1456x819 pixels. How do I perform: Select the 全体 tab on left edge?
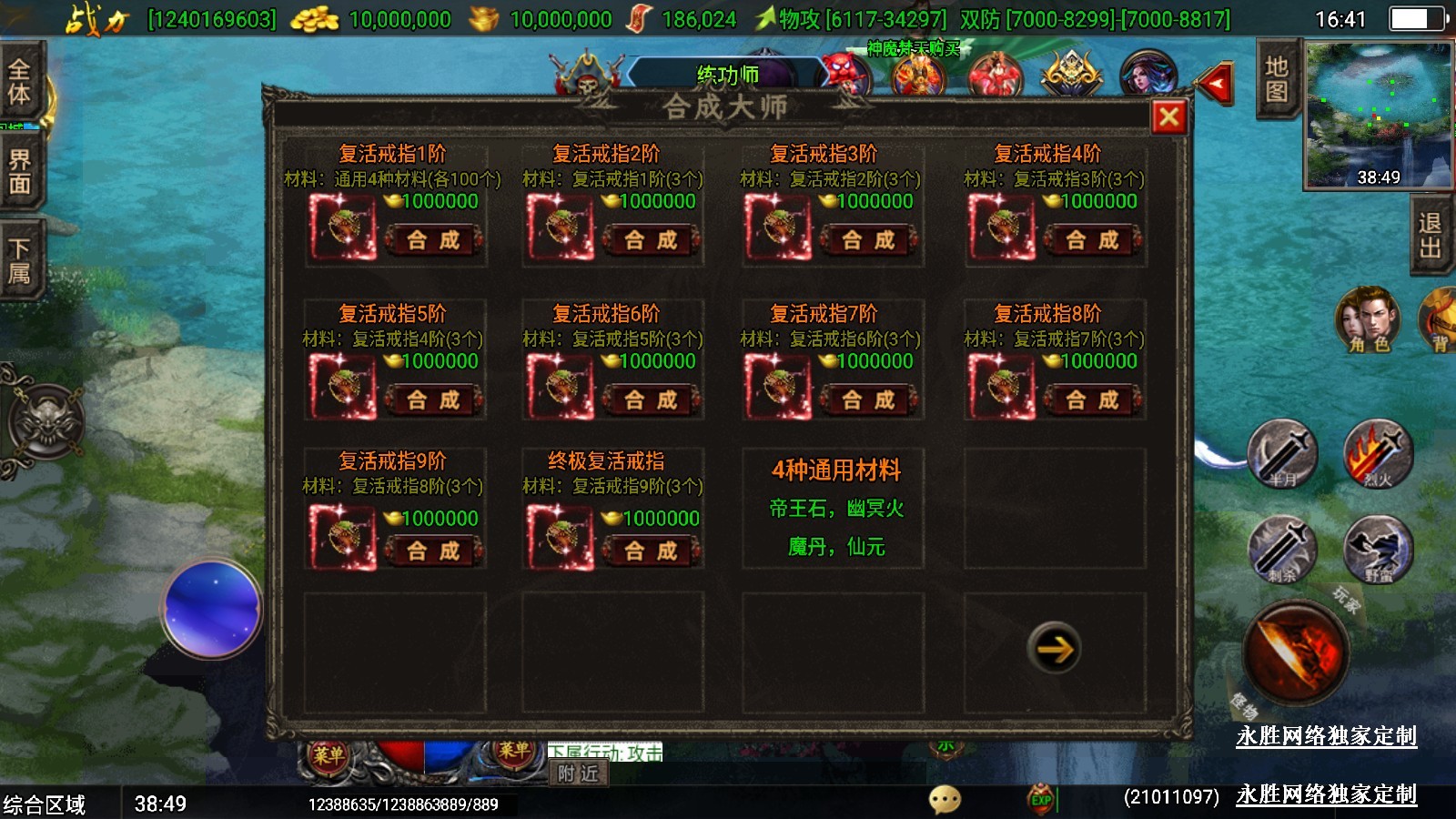(19, 82)
